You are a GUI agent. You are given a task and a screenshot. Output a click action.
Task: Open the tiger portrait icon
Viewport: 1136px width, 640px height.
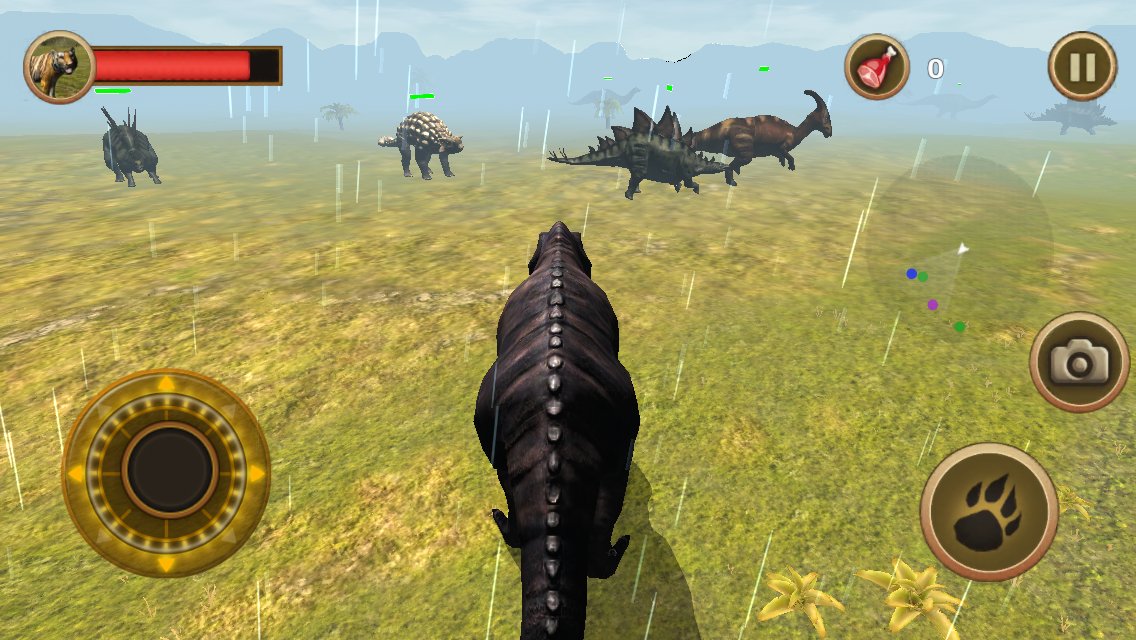(x=59, y=67)
